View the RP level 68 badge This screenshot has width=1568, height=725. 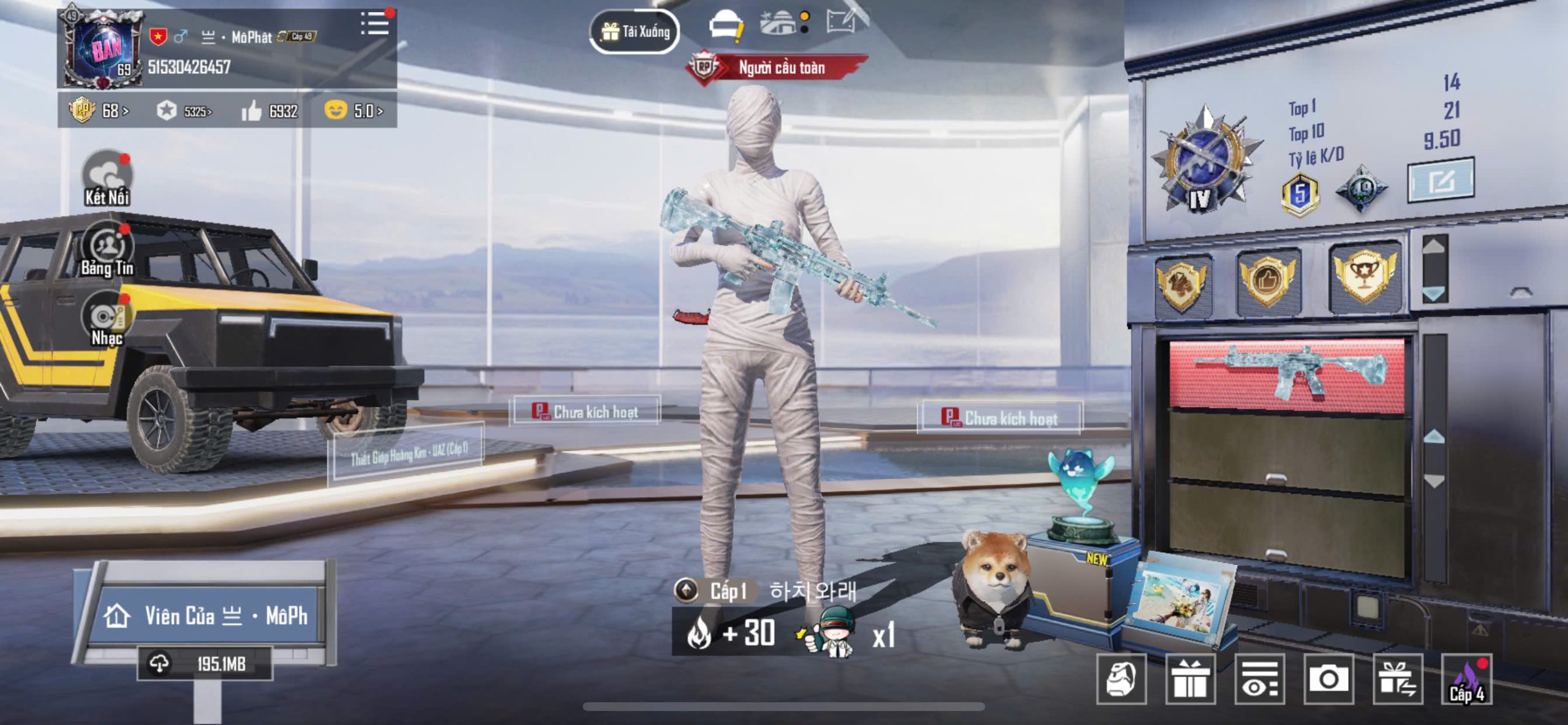coord(98,111)
